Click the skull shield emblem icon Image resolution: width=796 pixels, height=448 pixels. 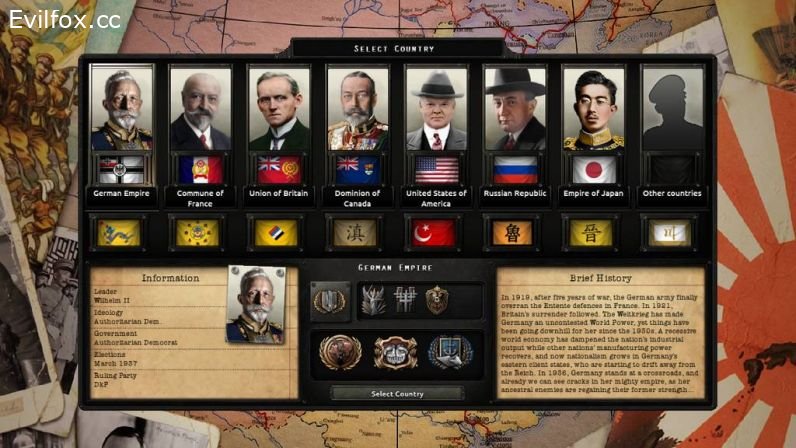(396, 351)
